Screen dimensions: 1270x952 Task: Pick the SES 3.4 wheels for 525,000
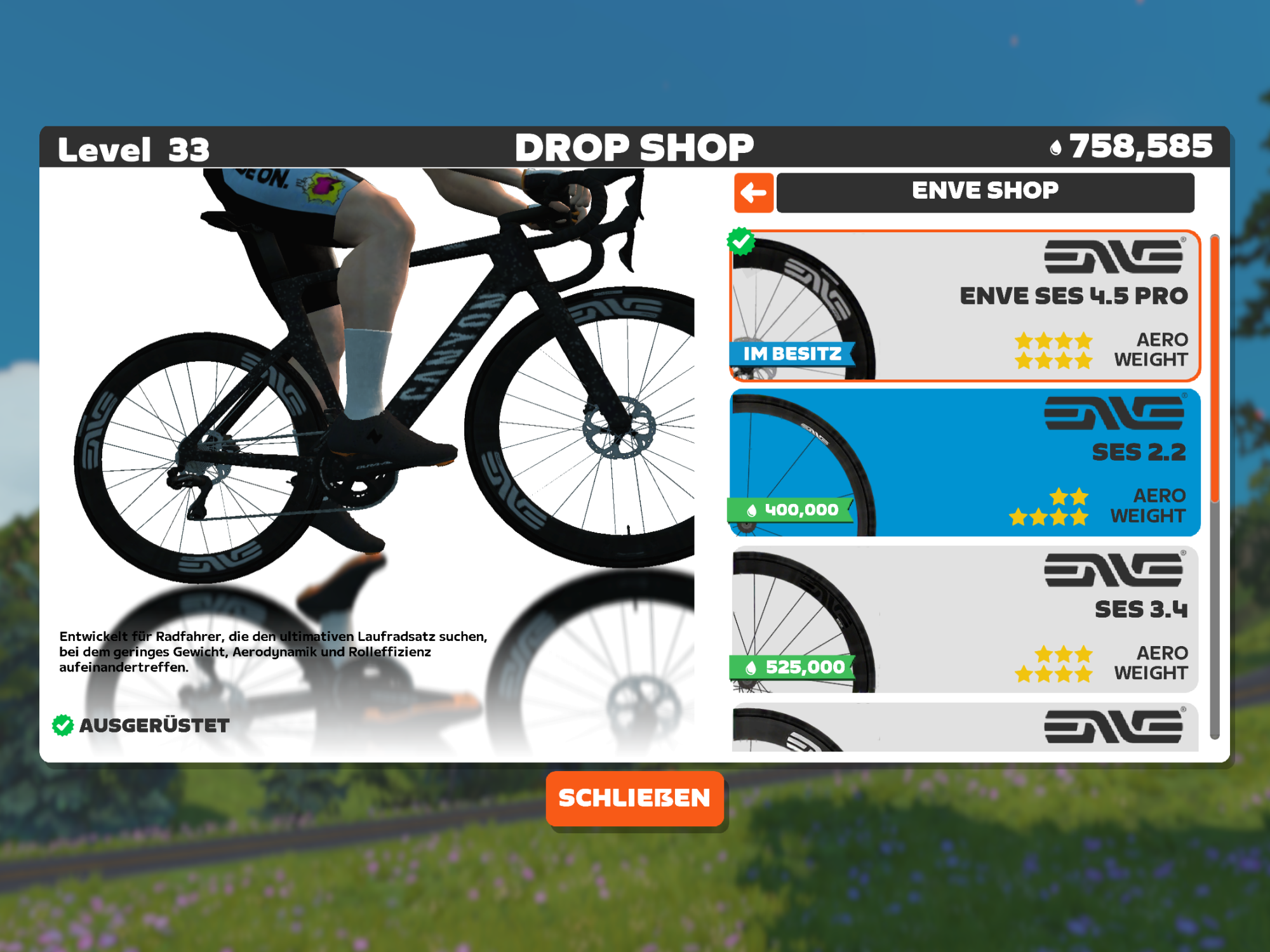pos(965,619)
